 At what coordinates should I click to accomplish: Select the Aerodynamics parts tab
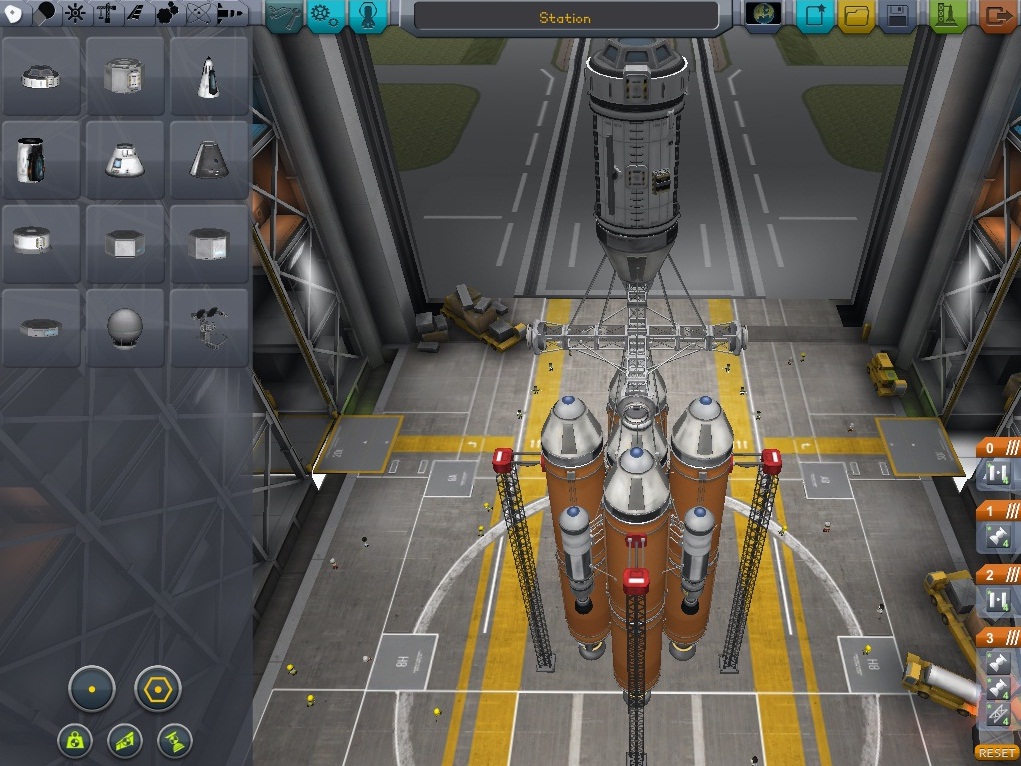click(x=135, y=14)
